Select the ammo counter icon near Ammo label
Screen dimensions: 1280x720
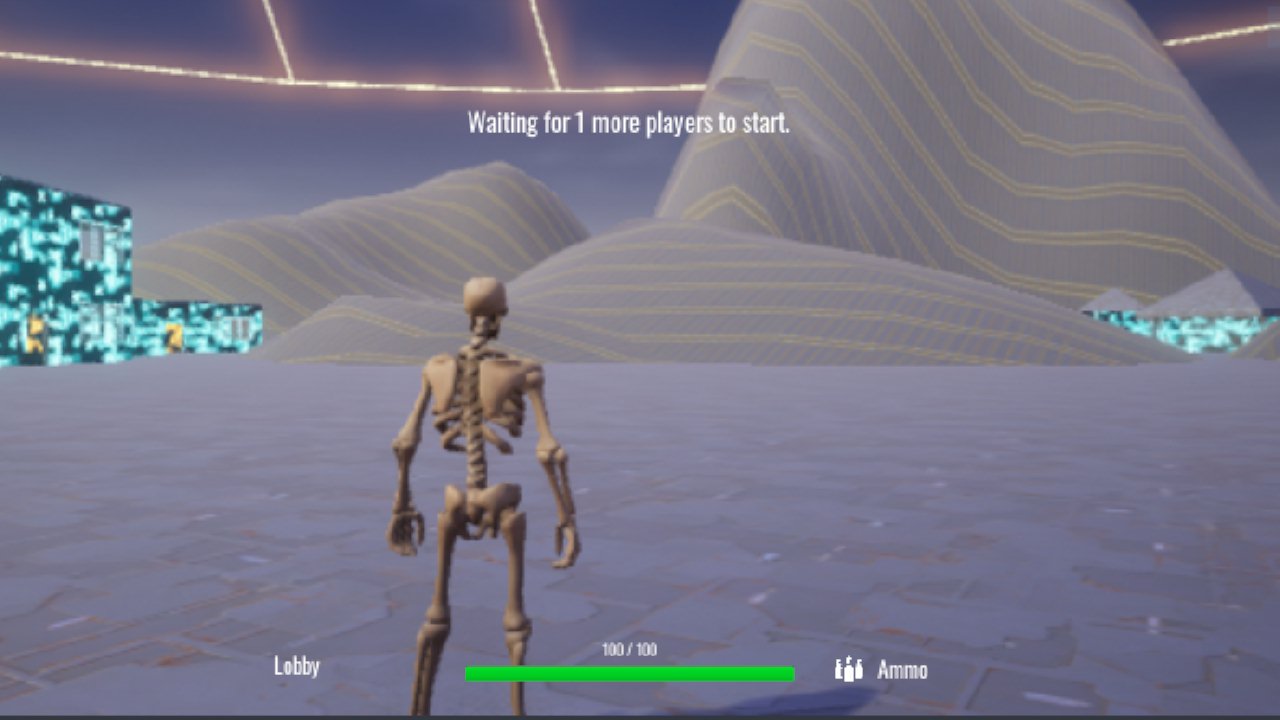pyautogui.click(x=849, y=668)
